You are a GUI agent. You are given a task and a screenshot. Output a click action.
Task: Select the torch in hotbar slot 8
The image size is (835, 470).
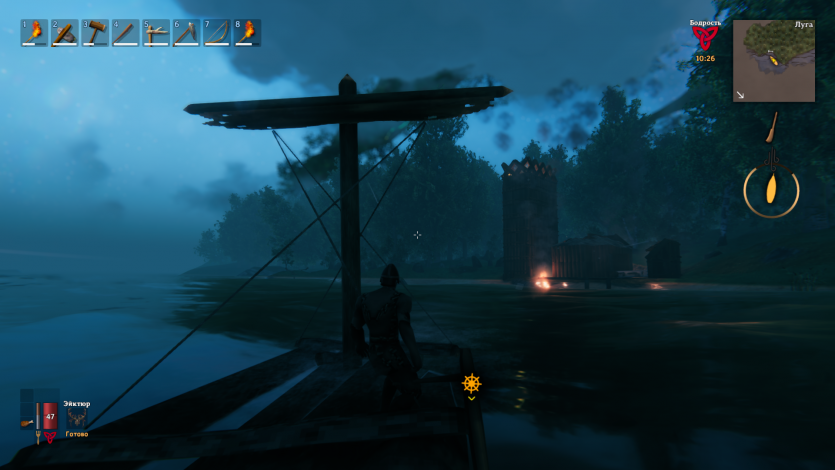[x=246, y=33]
